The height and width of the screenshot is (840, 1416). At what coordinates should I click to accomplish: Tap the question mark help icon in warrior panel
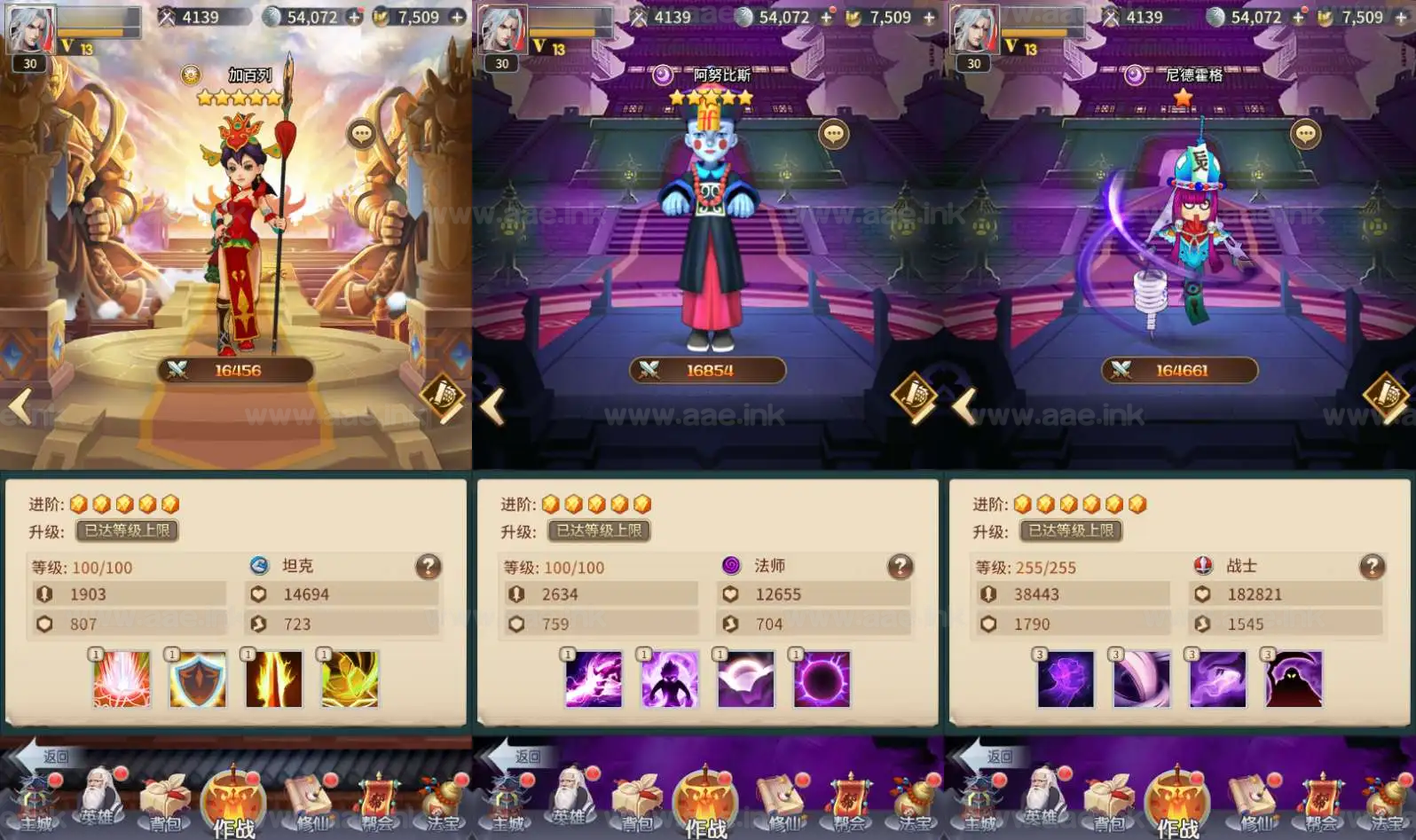(x=1372, y=565)
